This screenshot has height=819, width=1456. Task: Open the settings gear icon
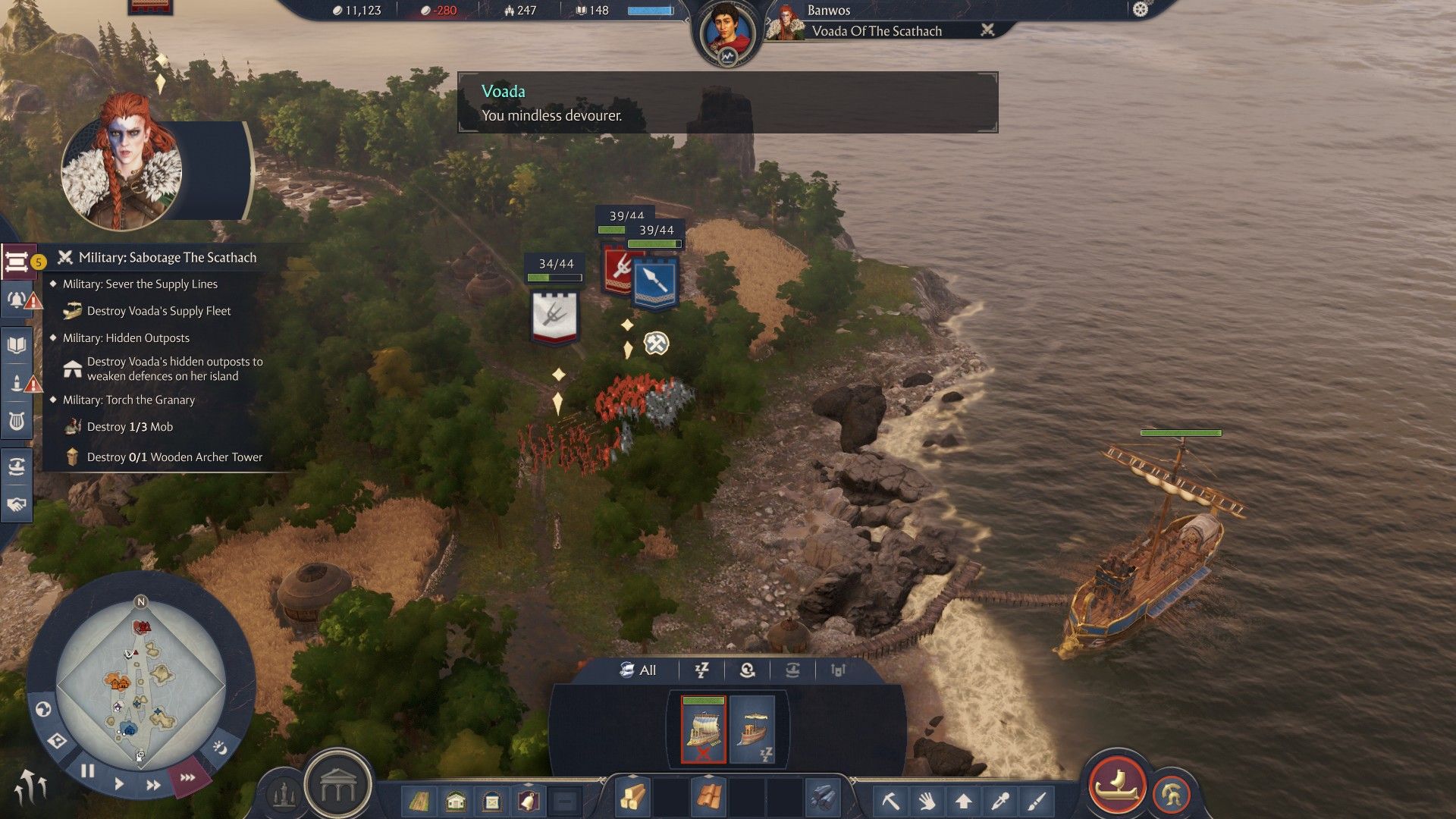click(x=1141, y=10)
